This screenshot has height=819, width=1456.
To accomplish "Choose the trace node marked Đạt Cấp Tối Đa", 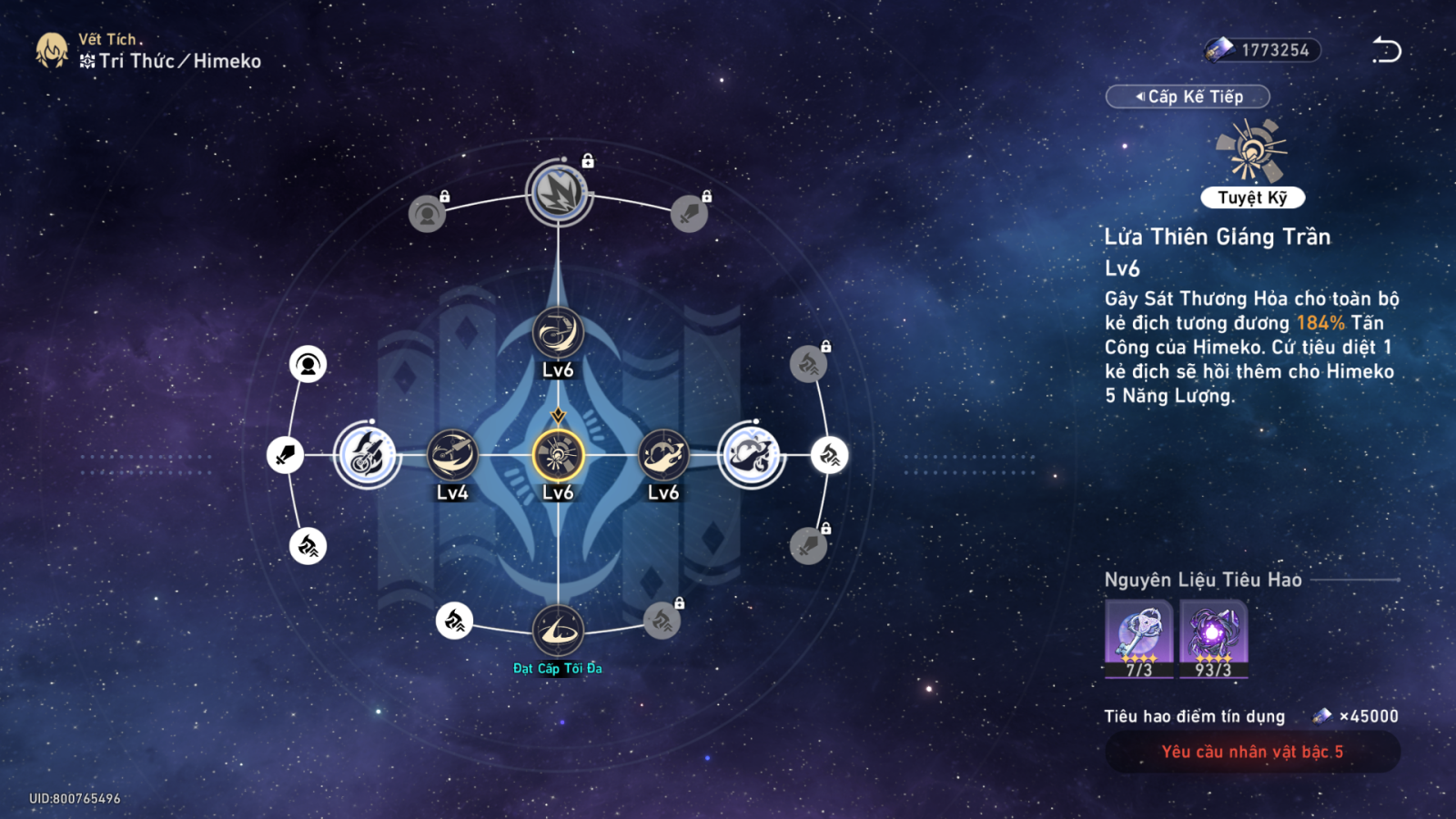I will pos(558,630).
